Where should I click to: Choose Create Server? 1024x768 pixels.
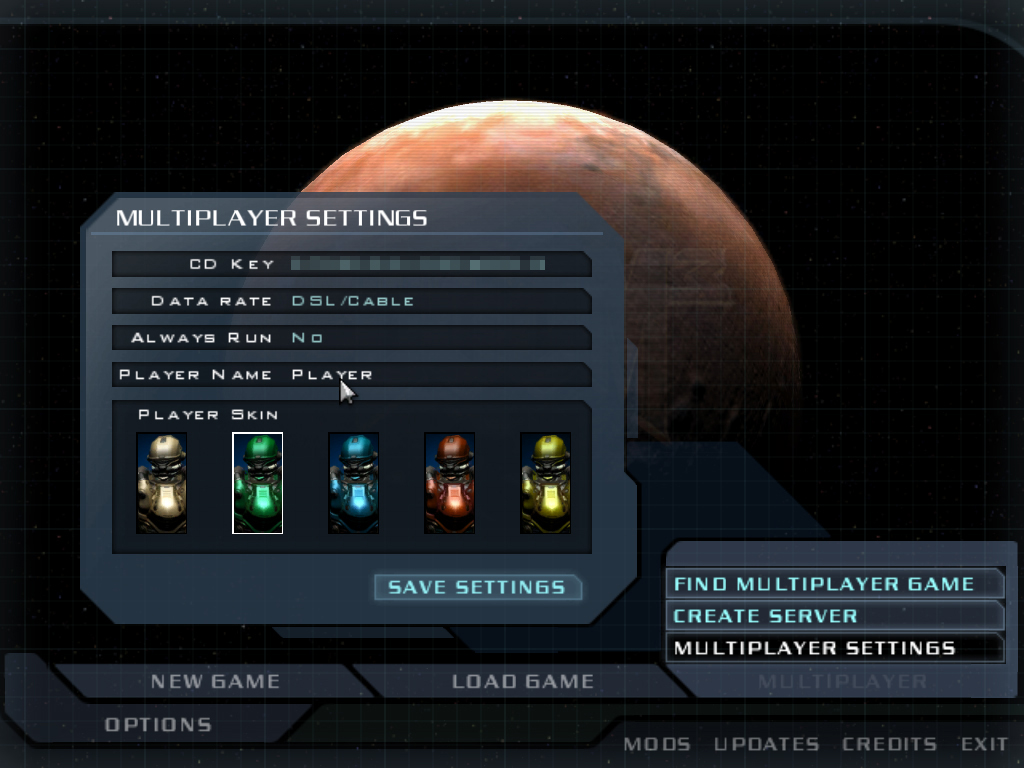[x=765, y=616]
